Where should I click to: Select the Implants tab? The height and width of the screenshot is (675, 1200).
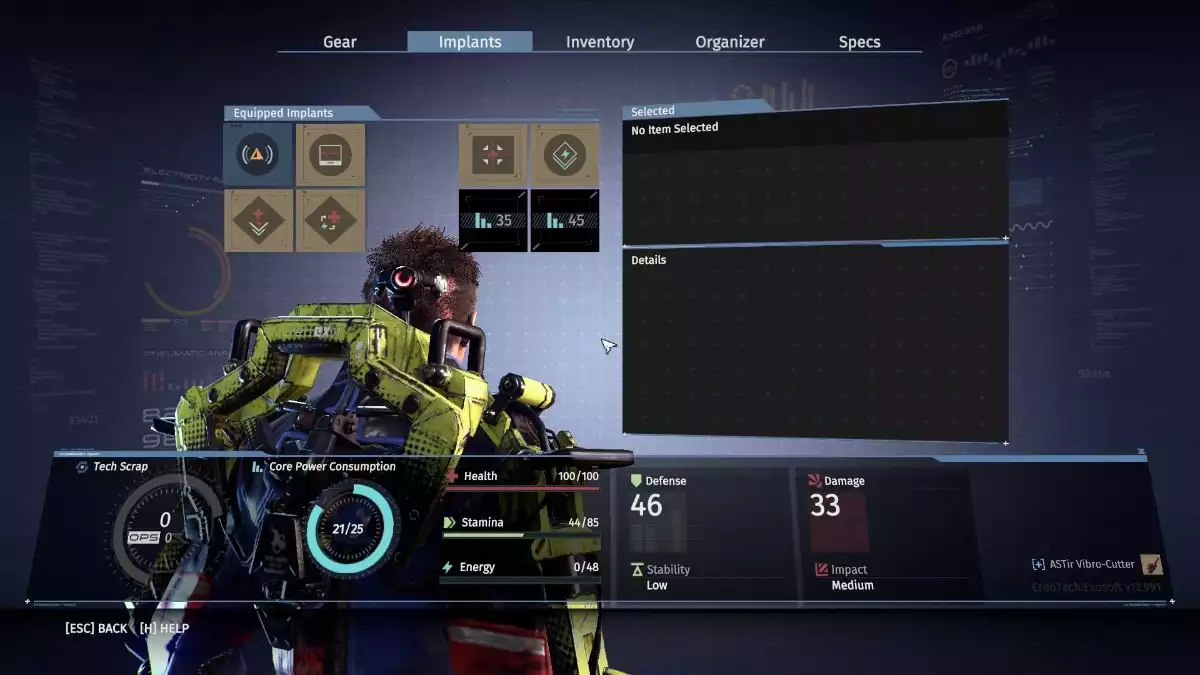pos(470,42)
